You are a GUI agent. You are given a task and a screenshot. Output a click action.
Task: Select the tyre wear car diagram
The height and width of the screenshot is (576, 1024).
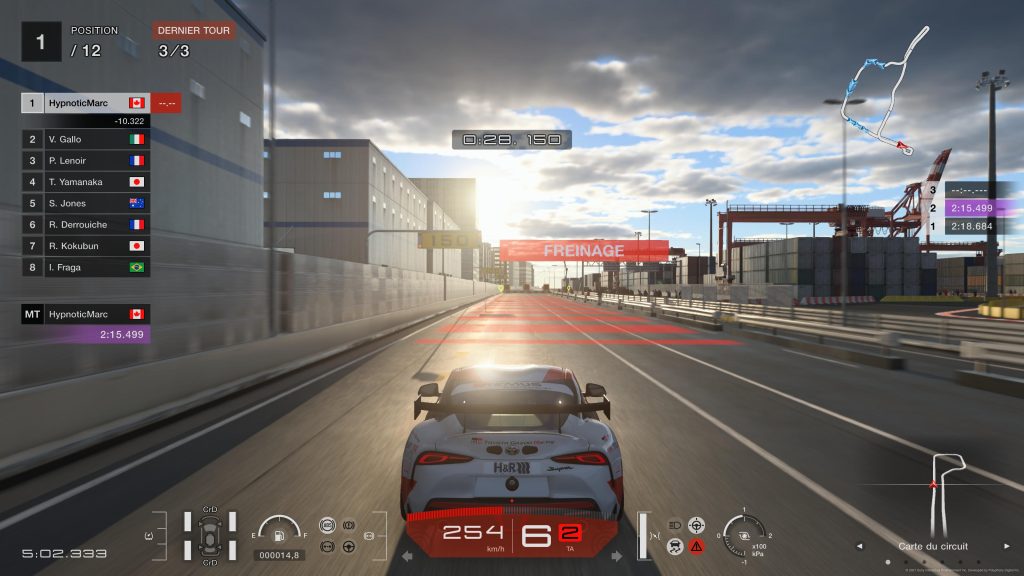(x=210, y=535)
